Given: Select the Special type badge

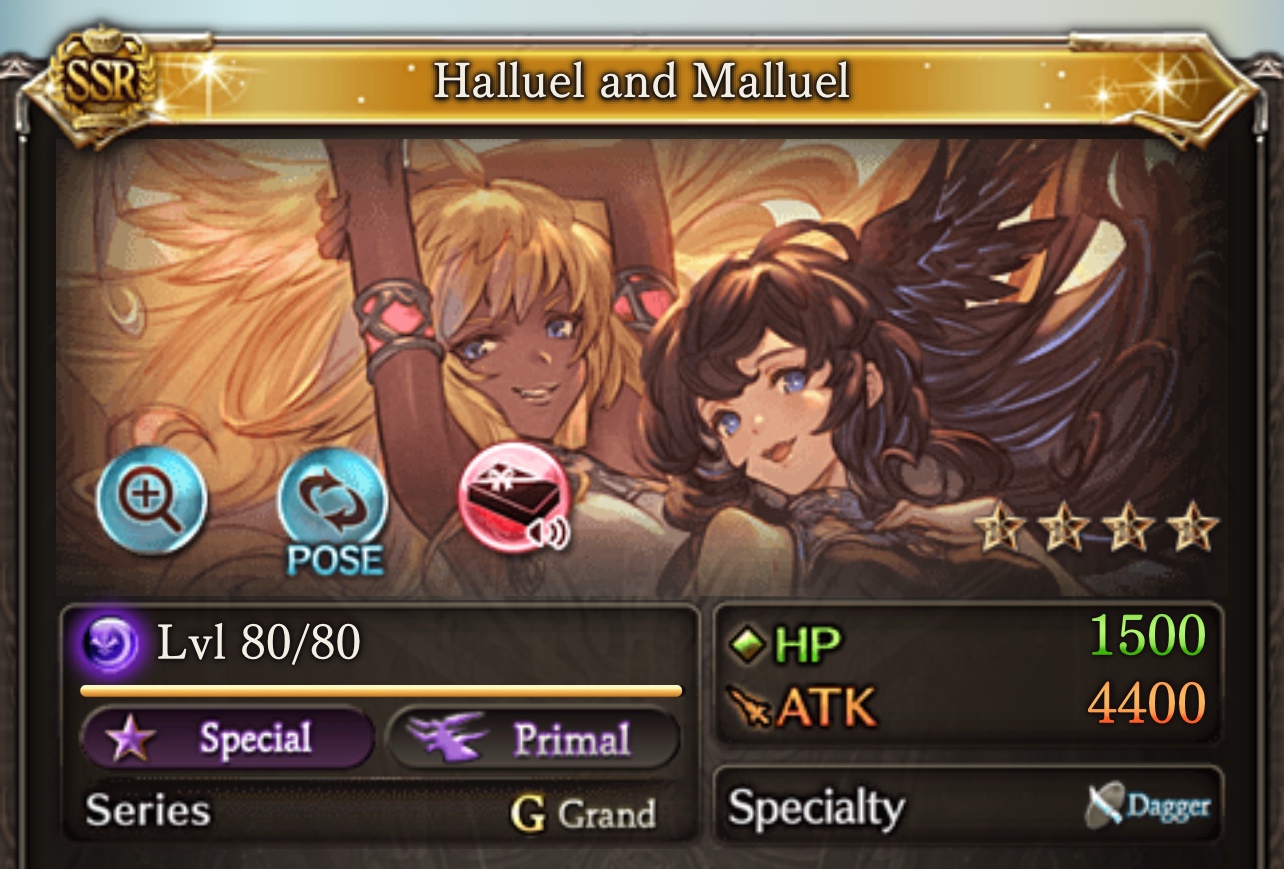Looking at the screenshot, I should click(227, 739).
